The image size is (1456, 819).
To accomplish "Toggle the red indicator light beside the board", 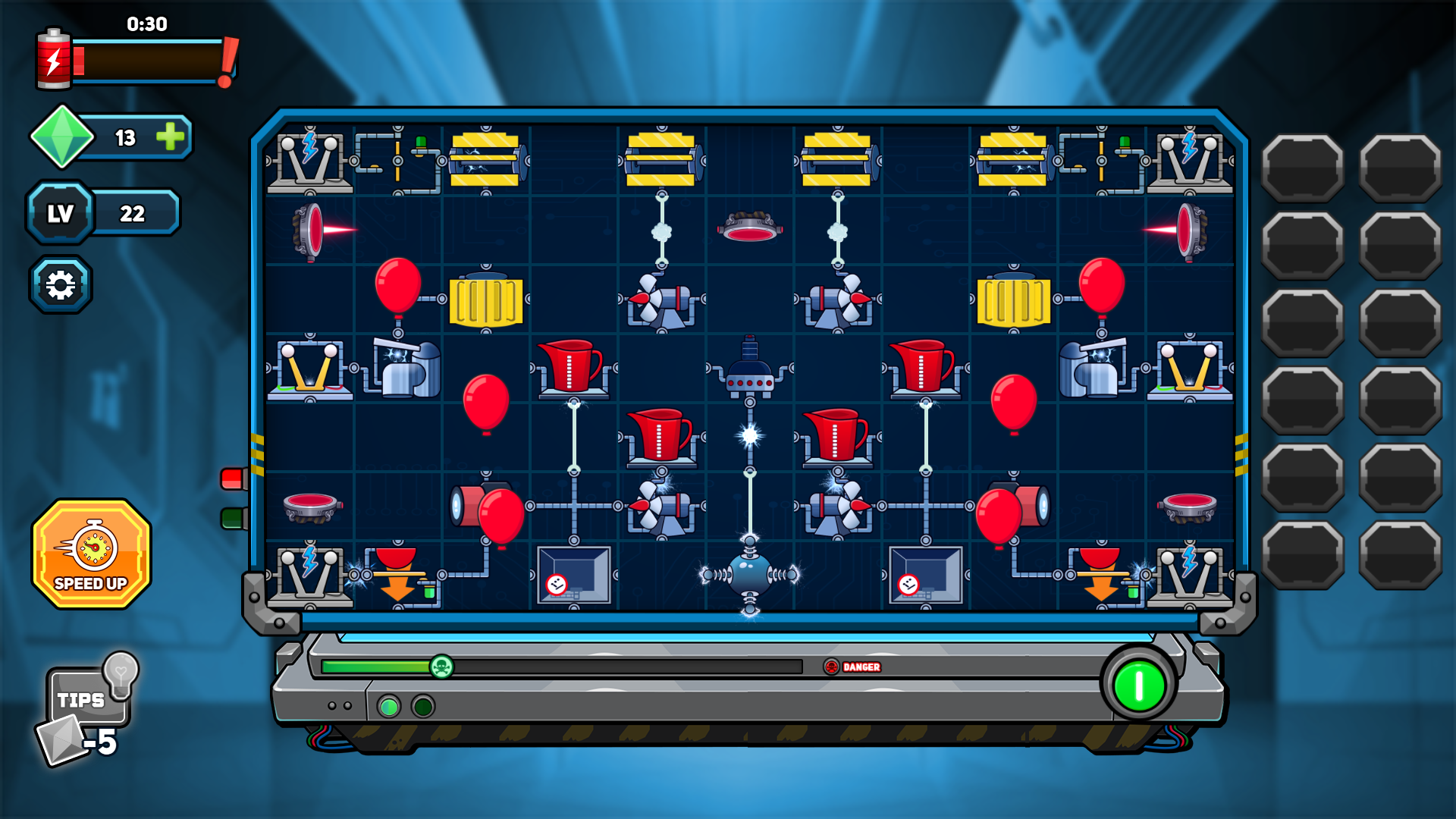I will tap(234, 478).
